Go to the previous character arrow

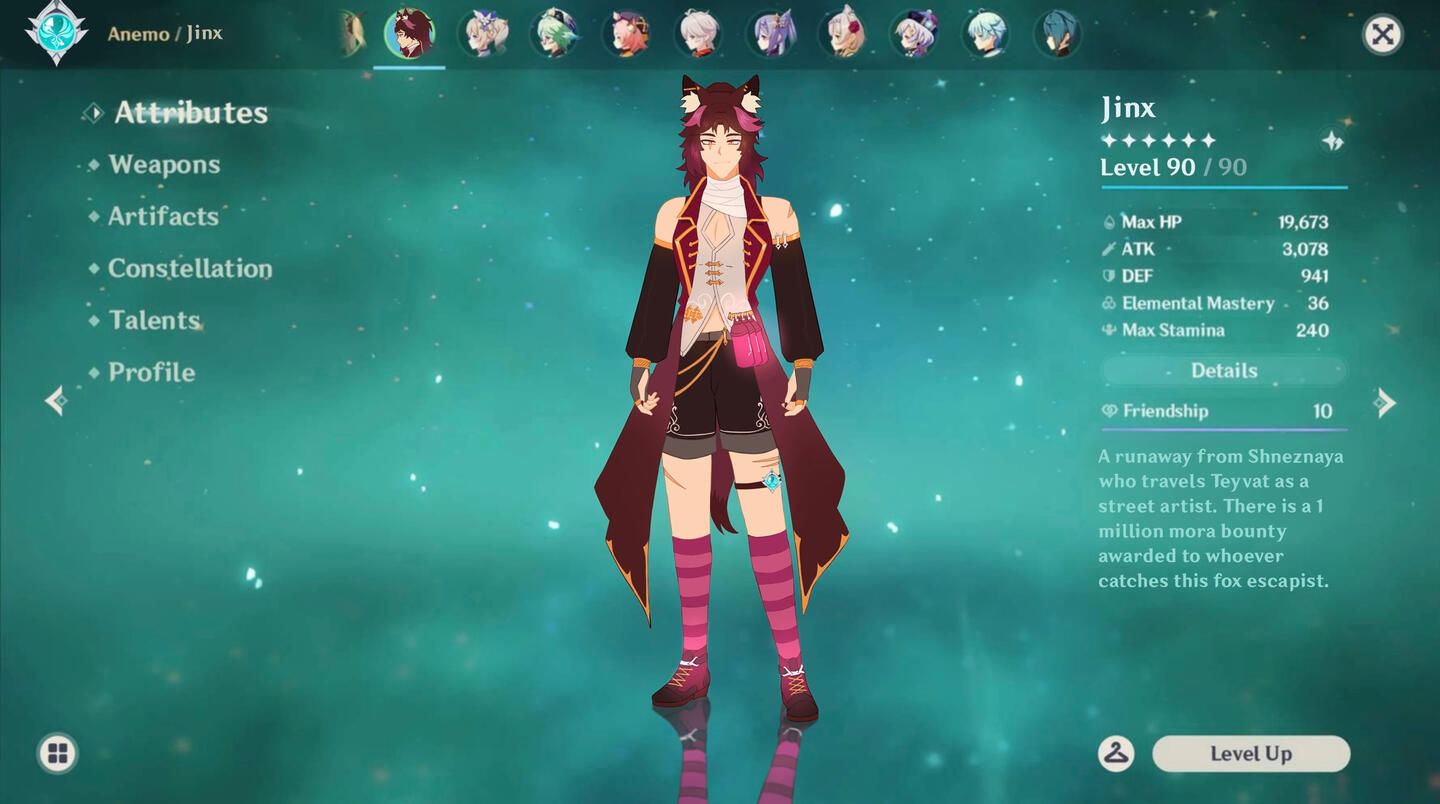click(x=56, y=401)
